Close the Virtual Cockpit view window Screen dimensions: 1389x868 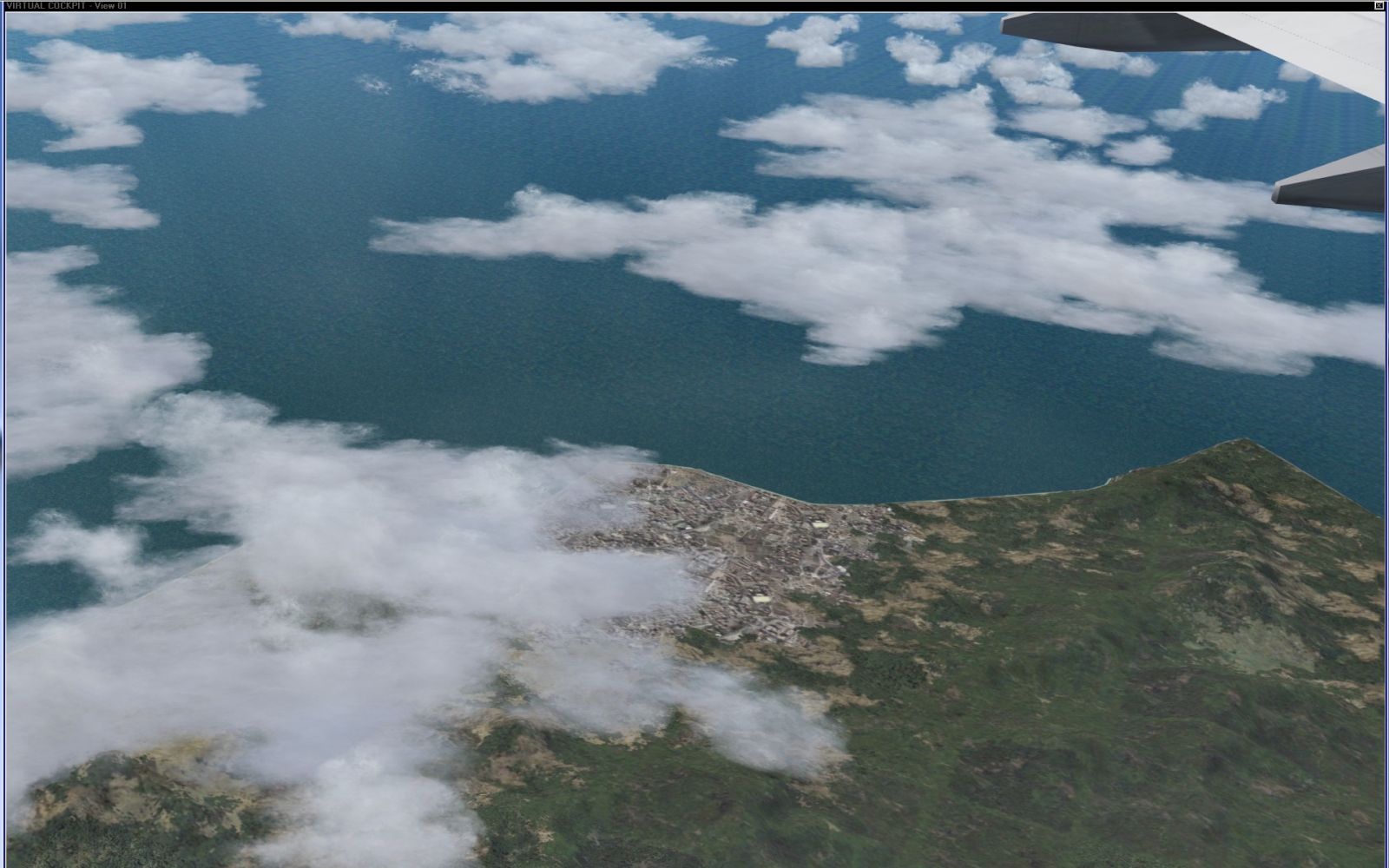click(x=1379, y=6)
